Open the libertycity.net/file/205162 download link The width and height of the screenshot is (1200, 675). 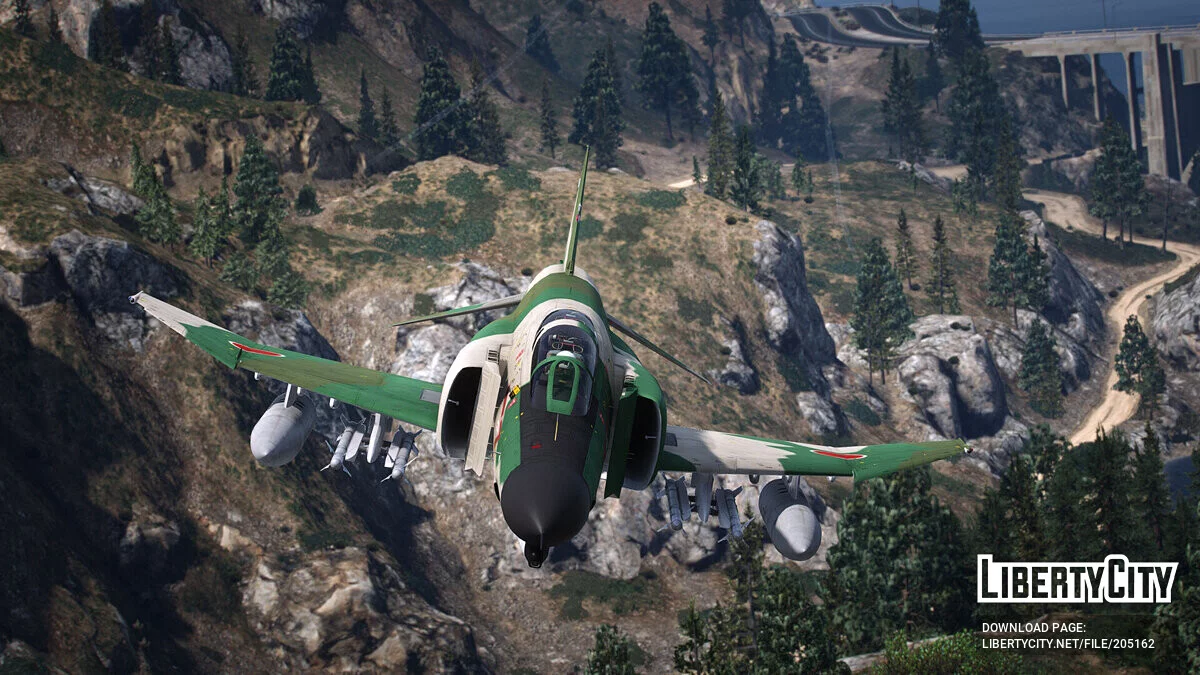point(1067,643)
